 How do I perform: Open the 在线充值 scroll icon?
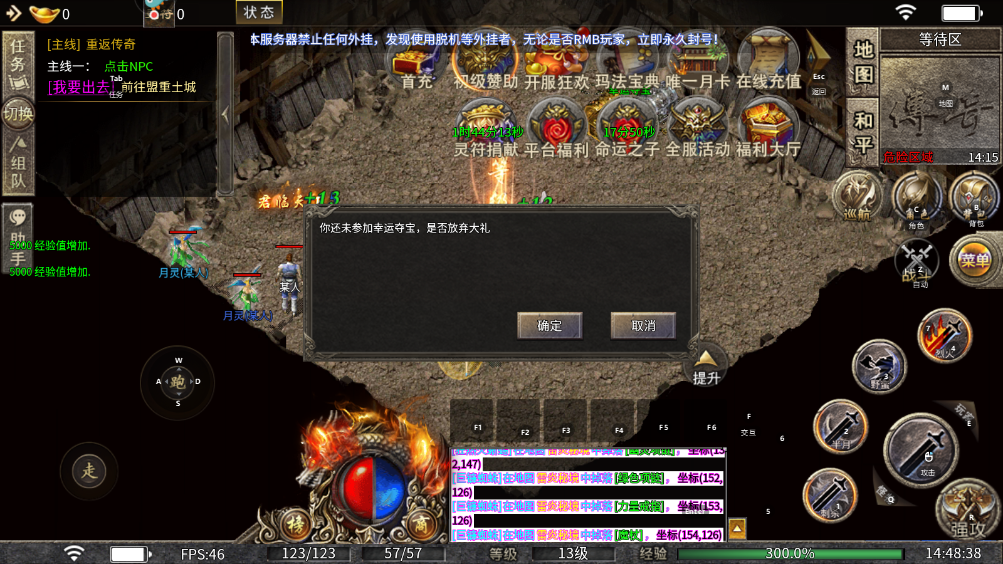click(x=768, y=63)
